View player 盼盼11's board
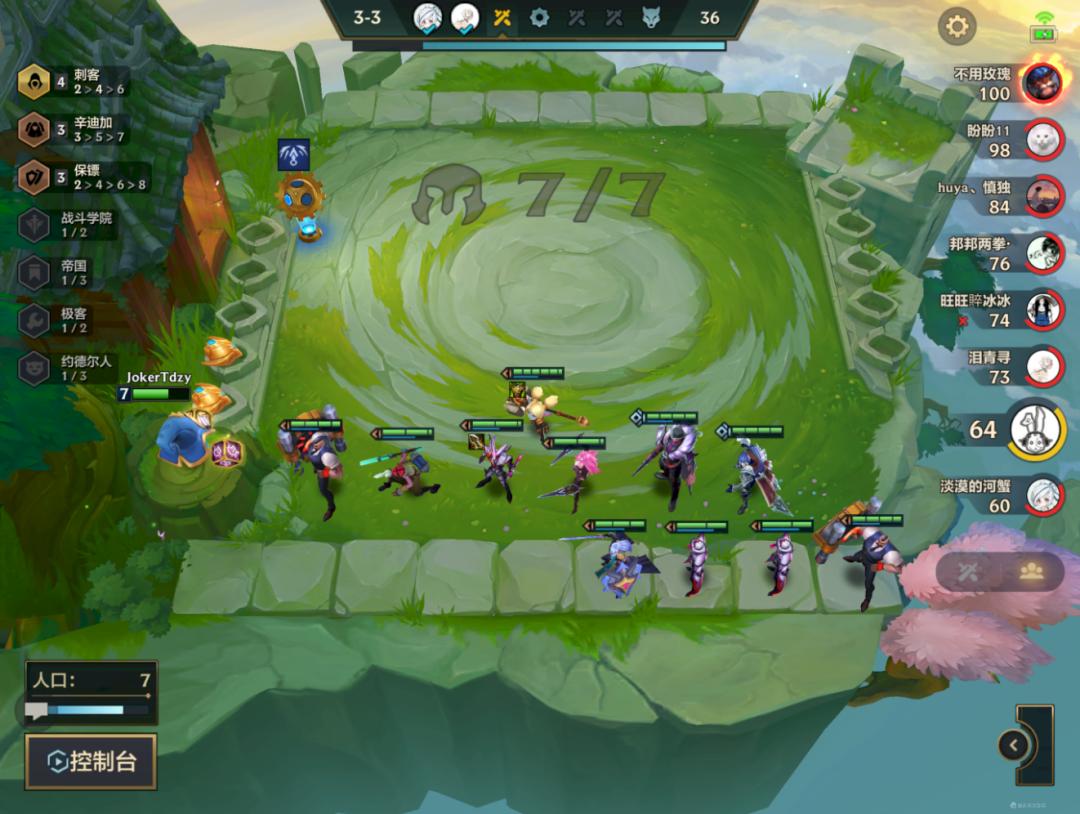 coord(1043,139)
